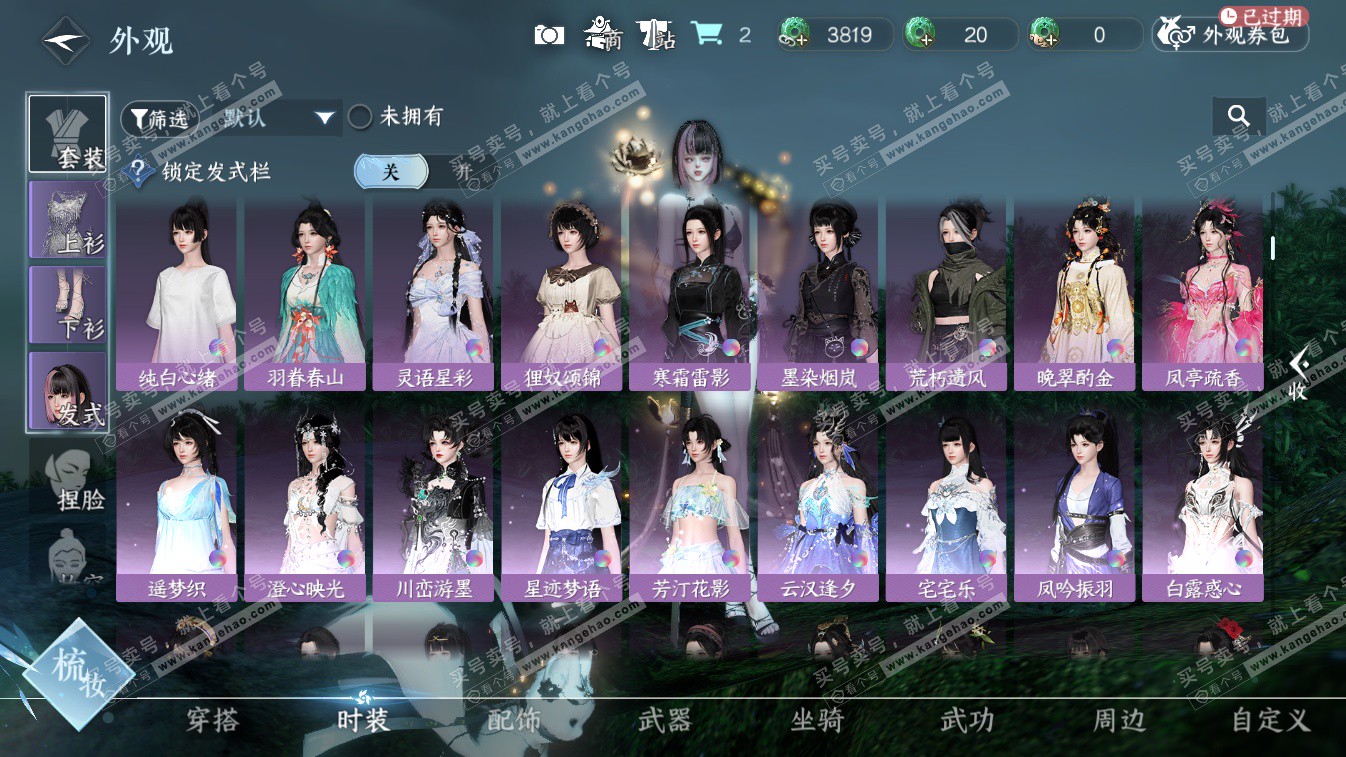Choose the 川峦游墨 outfit
The width and height of the screenshot is (1346, 757).
click(434, 506)
